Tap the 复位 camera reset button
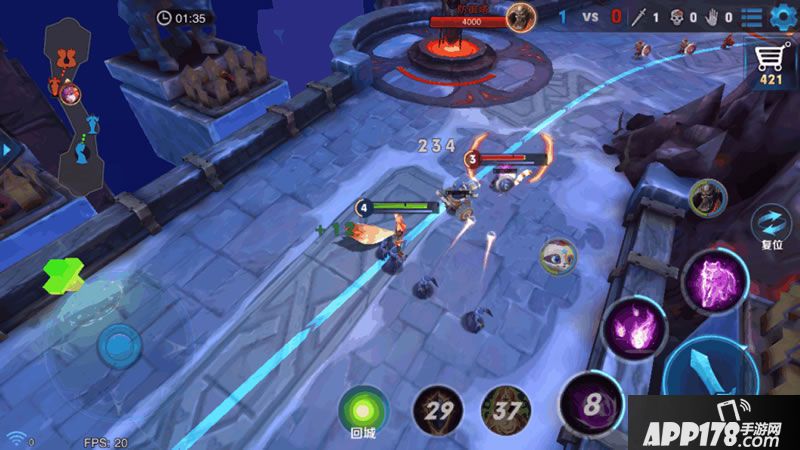Screen dimensions: 800x450 (x=772, y=223)
